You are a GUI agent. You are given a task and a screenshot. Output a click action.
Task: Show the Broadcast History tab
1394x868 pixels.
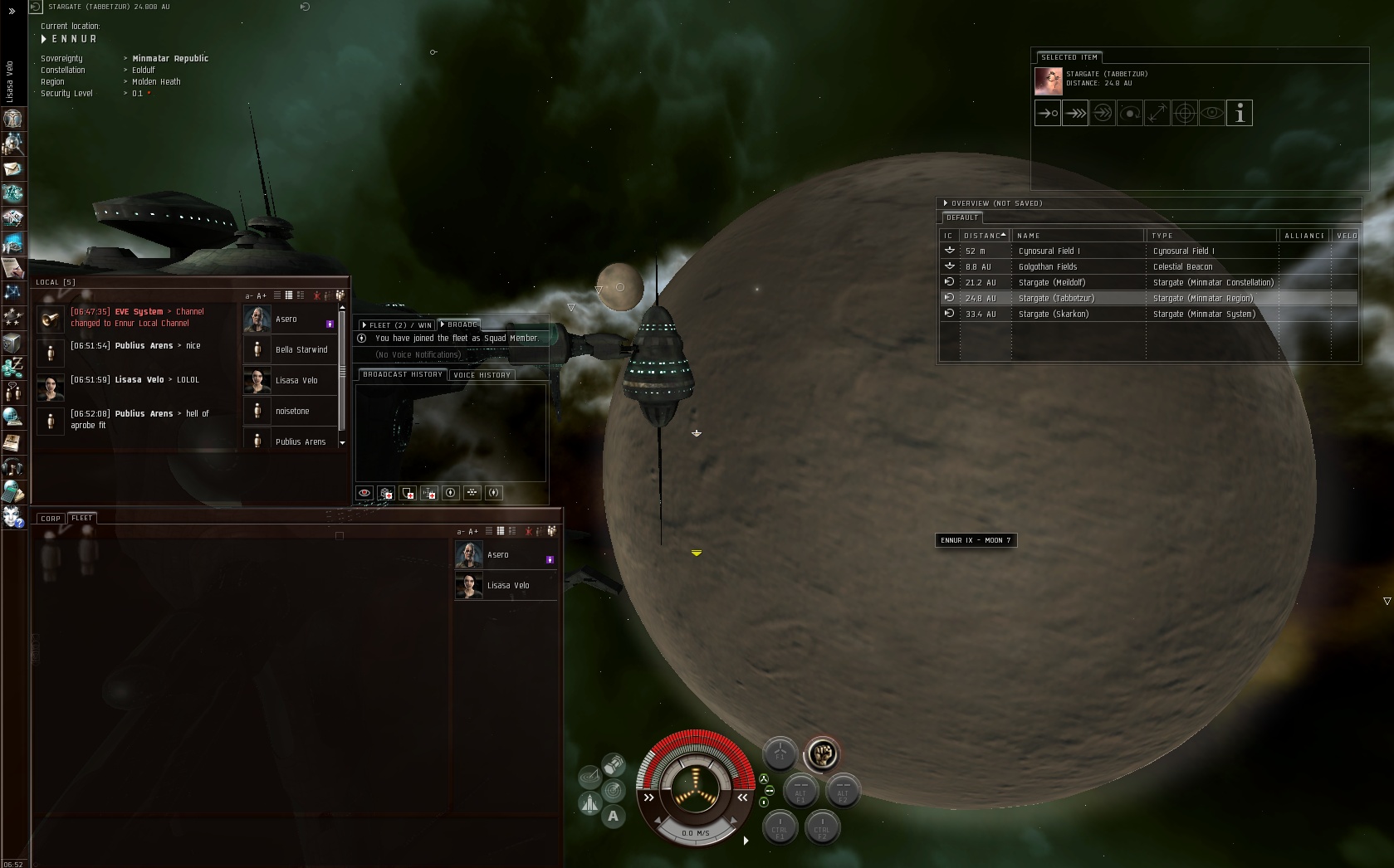tap(403, 374)
